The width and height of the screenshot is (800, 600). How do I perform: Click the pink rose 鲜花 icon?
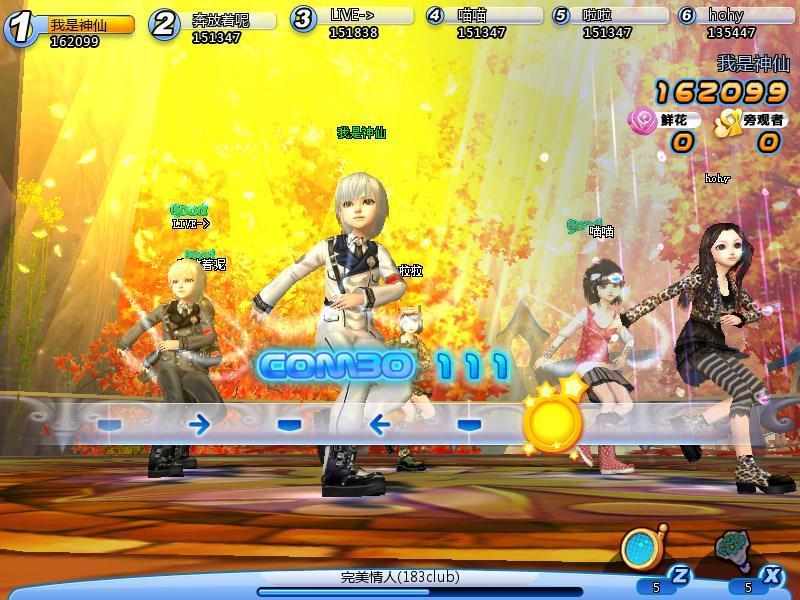tap(641, 121)
